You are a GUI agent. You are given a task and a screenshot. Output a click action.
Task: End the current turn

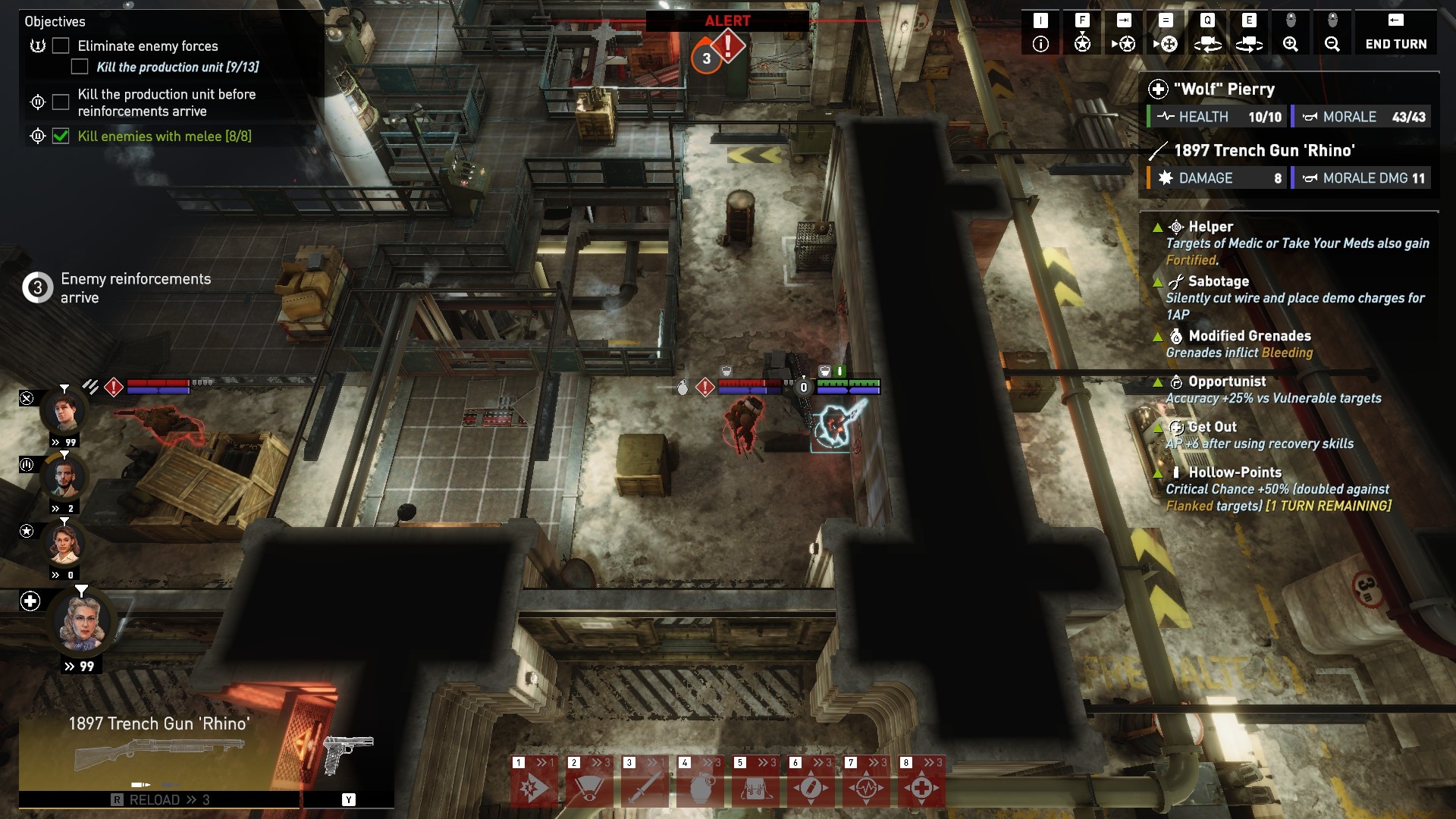[1395, 35]
